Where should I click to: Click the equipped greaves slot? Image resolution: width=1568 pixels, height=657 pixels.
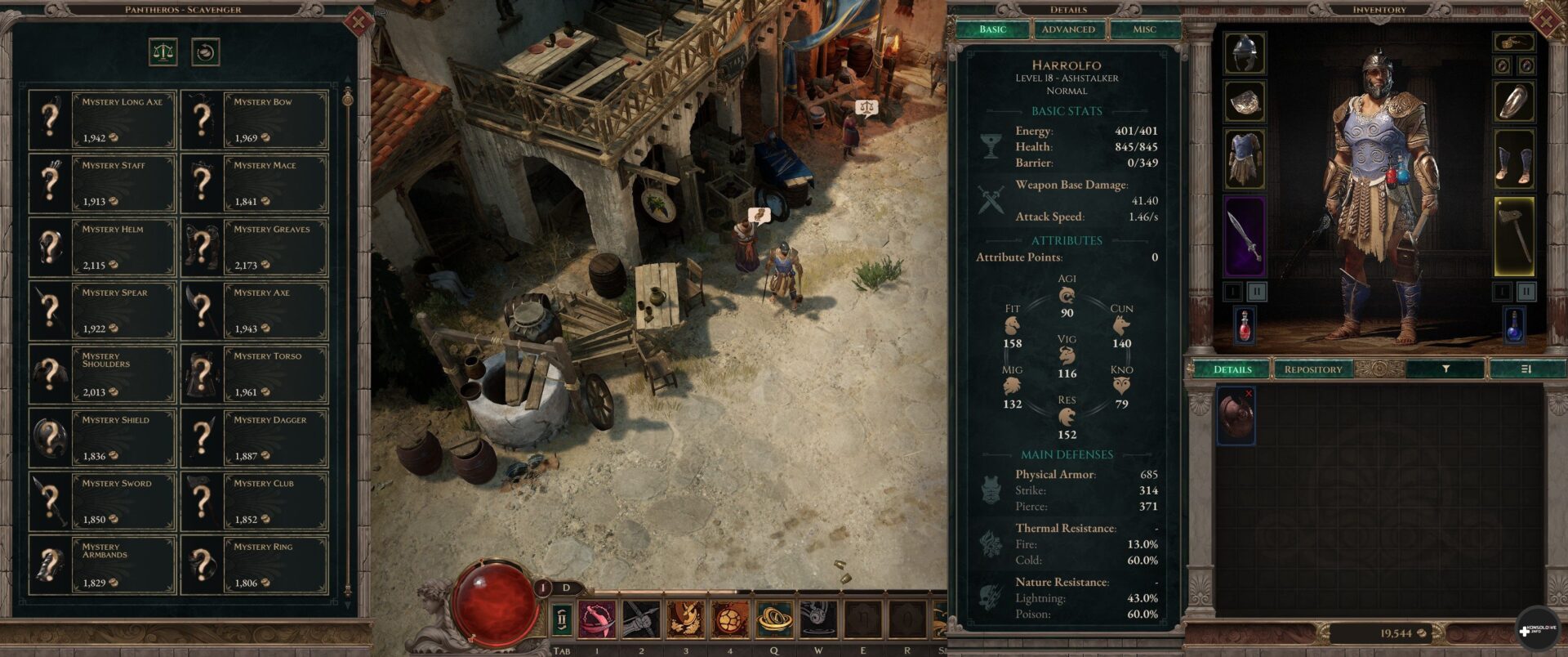[1514, 159]
